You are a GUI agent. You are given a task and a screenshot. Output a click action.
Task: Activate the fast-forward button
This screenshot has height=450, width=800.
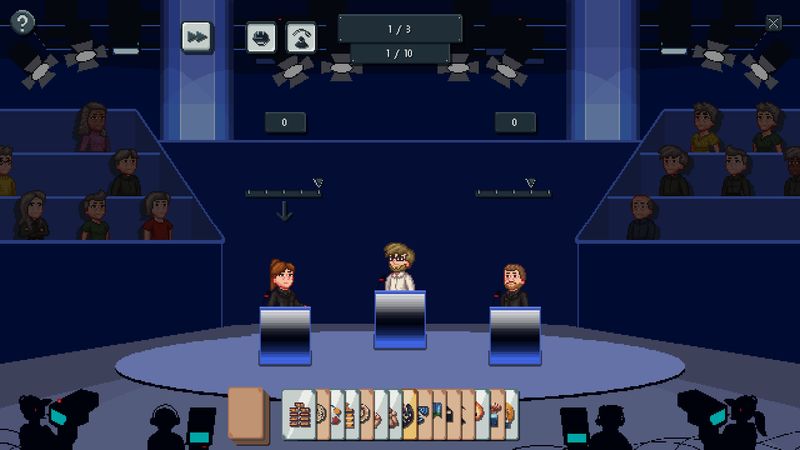coord(197,36)
